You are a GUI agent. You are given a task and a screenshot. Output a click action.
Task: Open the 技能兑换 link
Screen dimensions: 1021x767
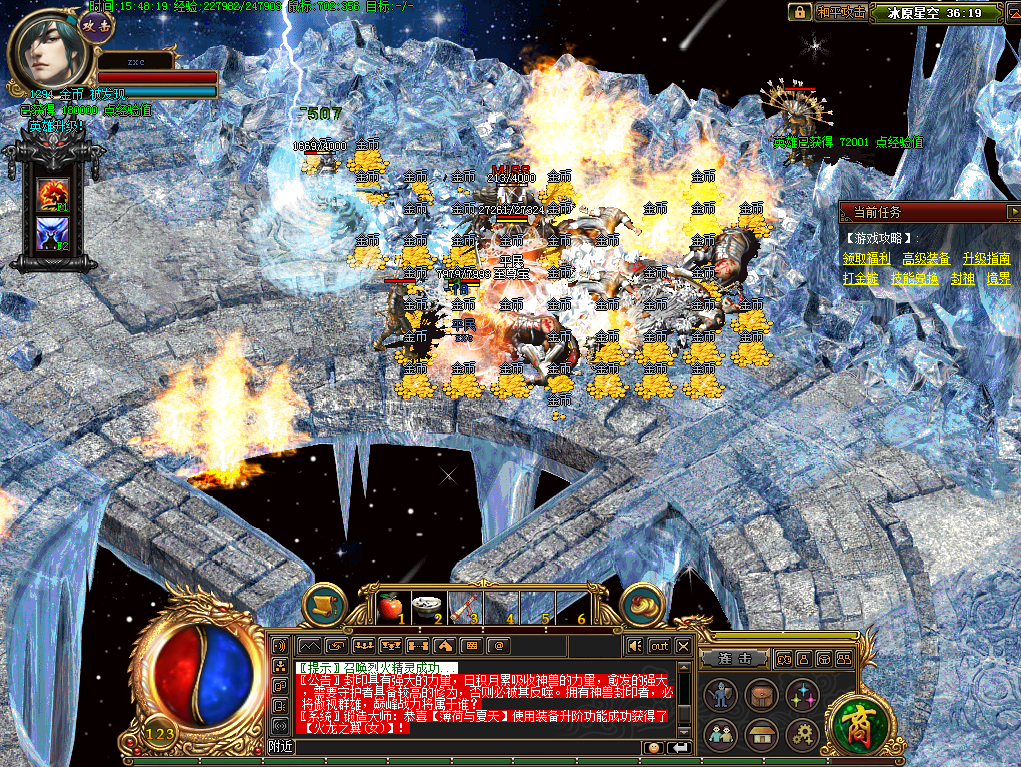[x=915, y=279]
